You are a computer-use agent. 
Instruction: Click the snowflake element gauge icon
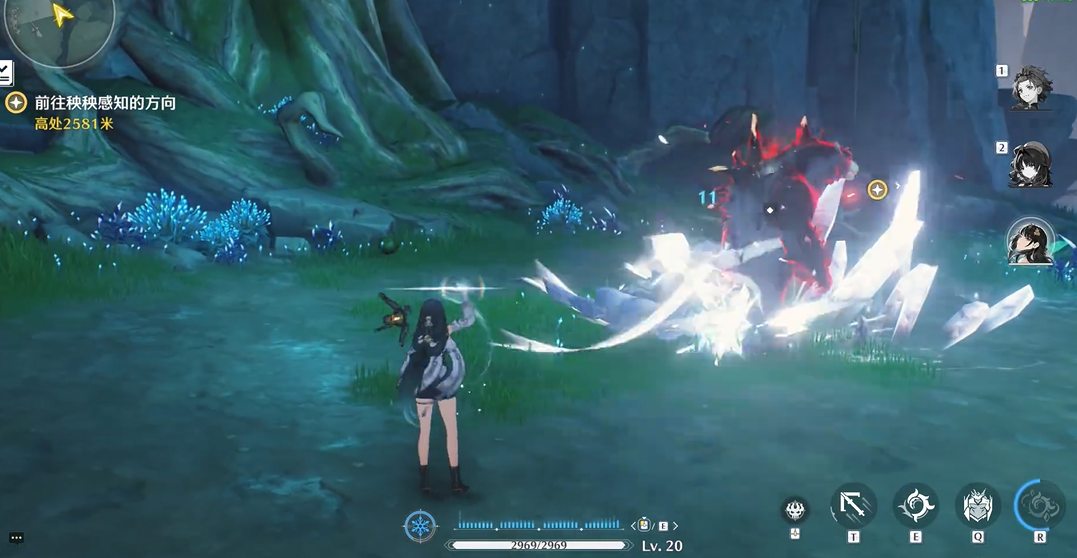point(420,526)
